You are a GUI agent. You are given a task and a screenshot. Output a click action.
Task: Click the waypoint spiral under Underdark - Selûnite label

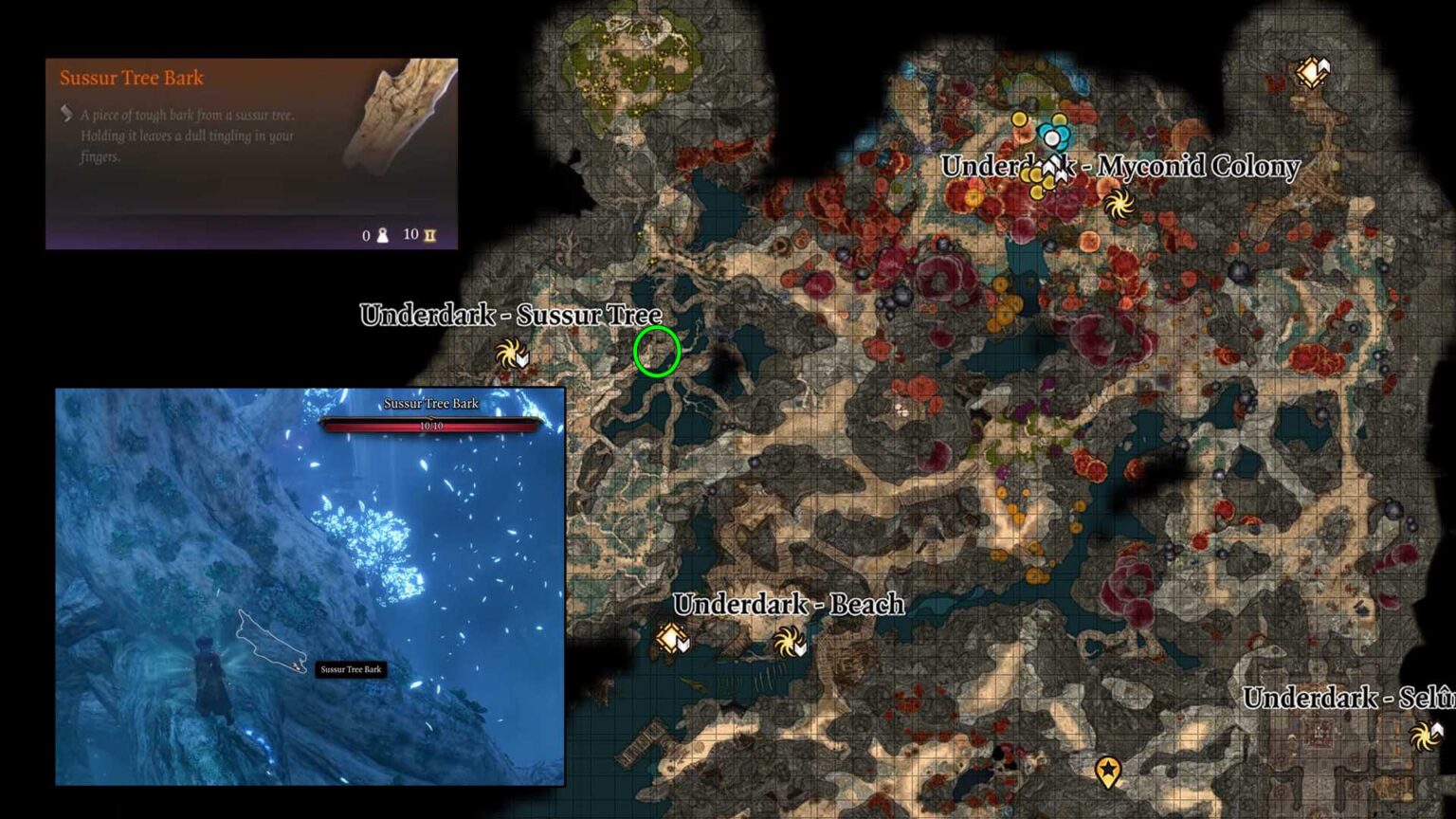point(1426,735)
